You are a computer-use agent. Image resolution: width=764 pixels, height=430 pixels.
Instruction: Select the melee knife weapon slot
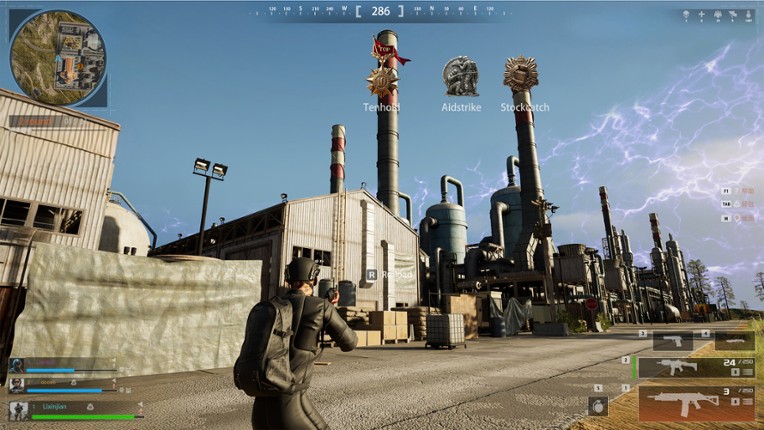734,342
